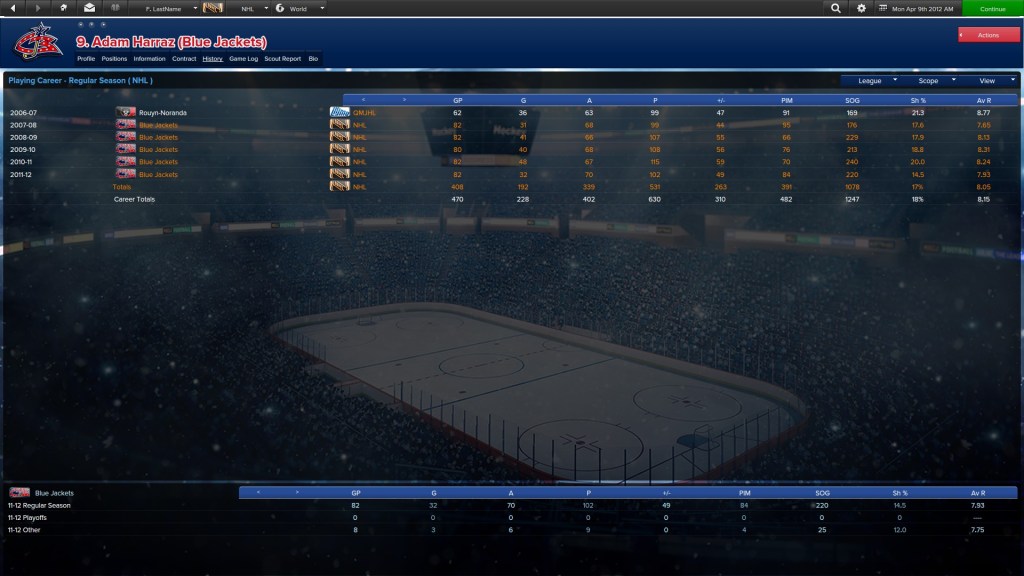Open the League filter dropdown

pos(874,80)
